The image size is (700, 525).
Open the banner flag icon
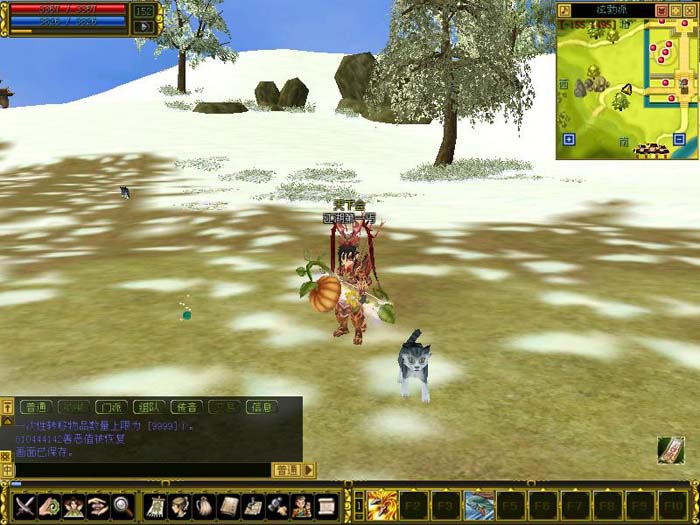pos(154,506)
